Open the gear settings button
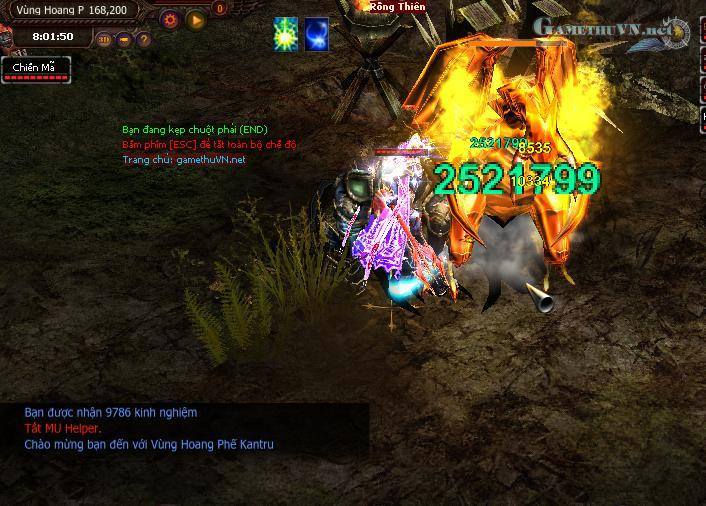 tap(170, 19)
